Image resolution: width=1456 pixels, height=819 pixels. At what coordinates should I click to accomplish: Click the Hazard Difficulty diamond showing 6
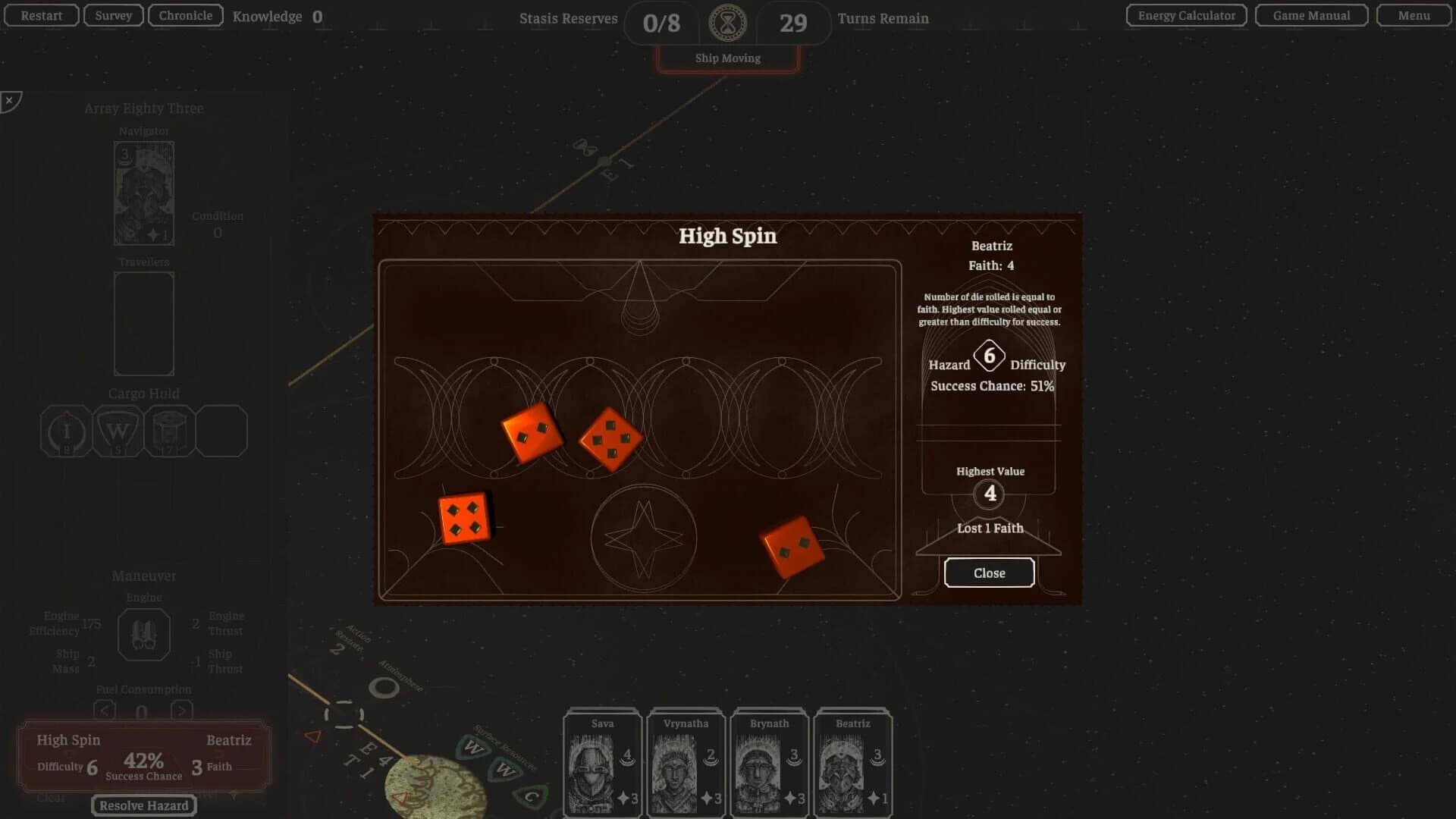(x=989, y=356)
